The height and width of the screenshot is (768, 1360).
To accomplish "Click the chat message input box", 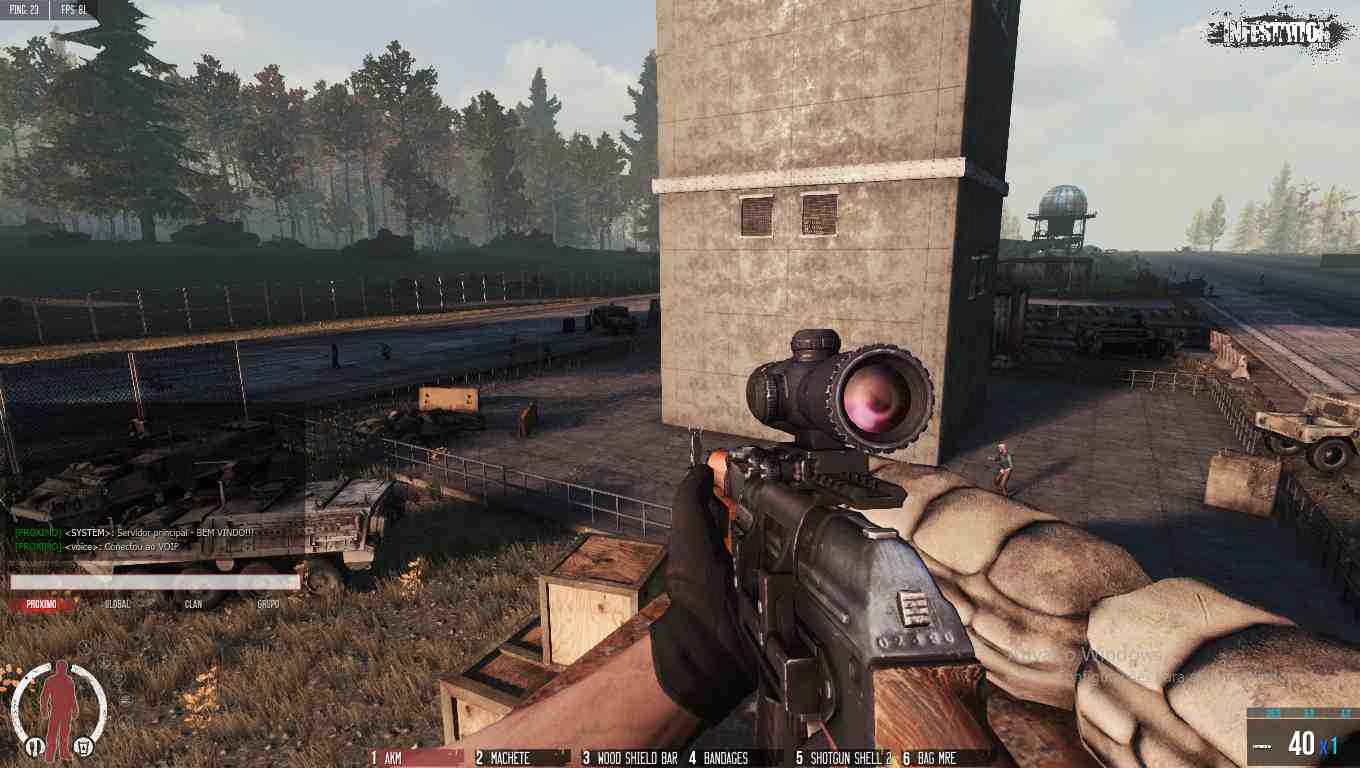I will click(155, 582).
